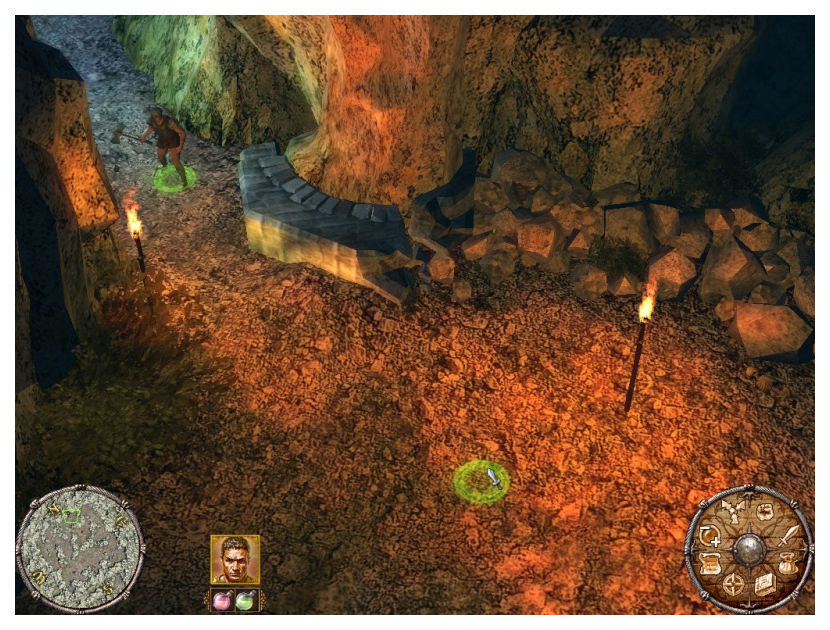Open the book icon on the shield menu

click(764, 585)
